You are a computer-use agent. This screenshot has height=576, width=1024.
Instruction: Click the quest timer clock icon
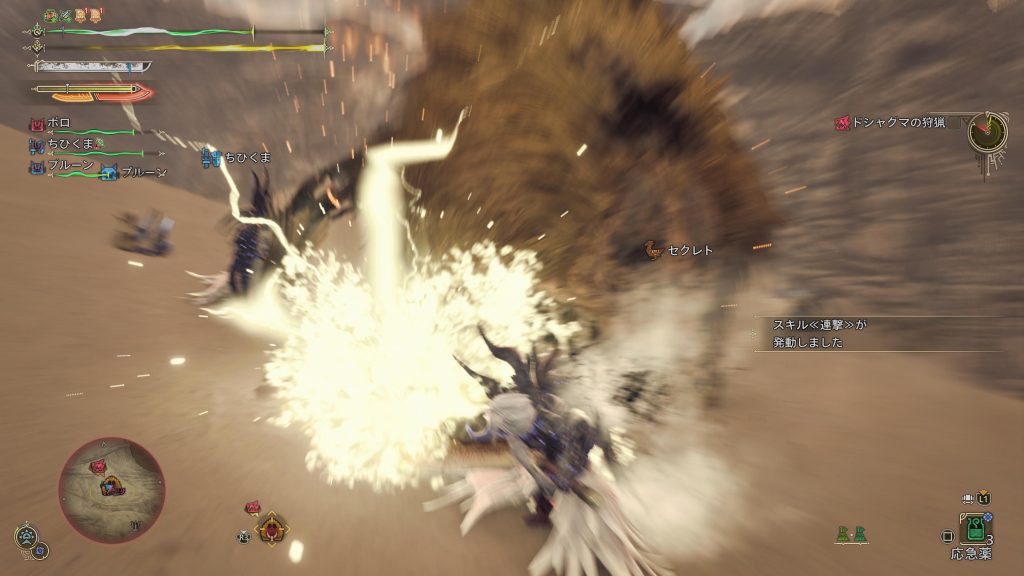coord(986,131)
